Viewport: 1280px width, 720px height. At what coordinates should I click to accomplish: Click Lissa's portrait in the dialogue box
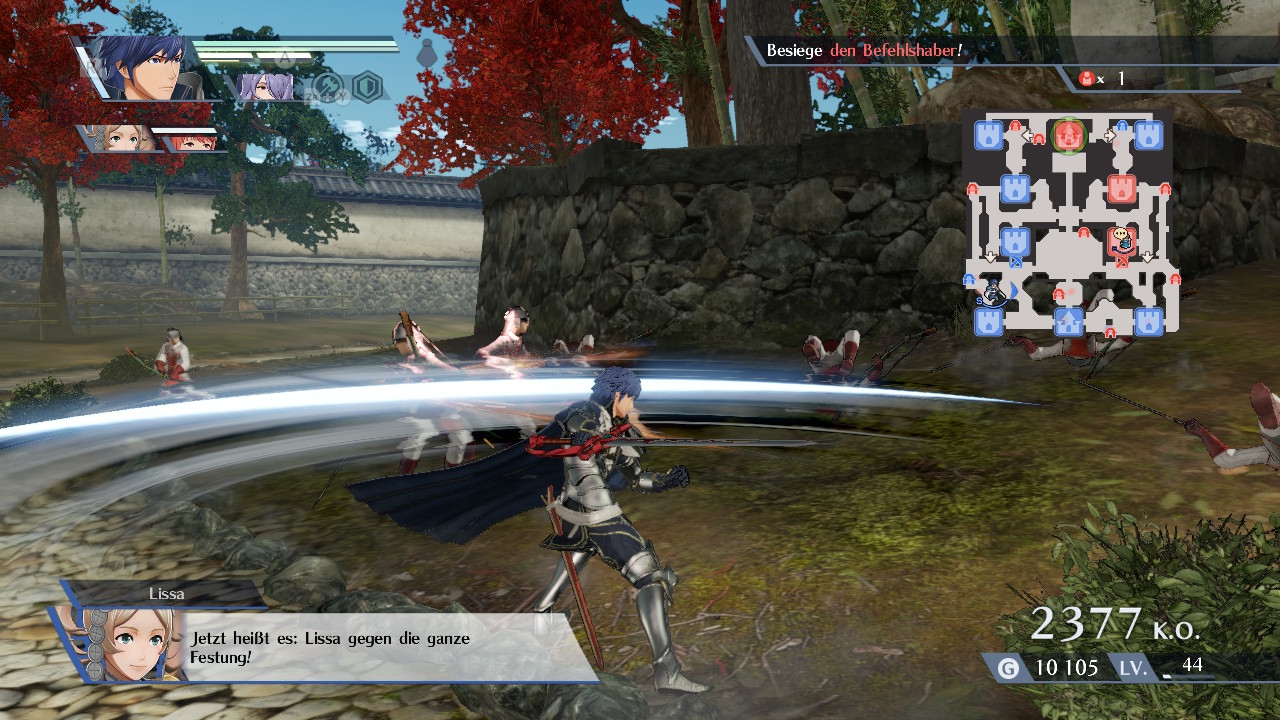click(x=120, y=644)
